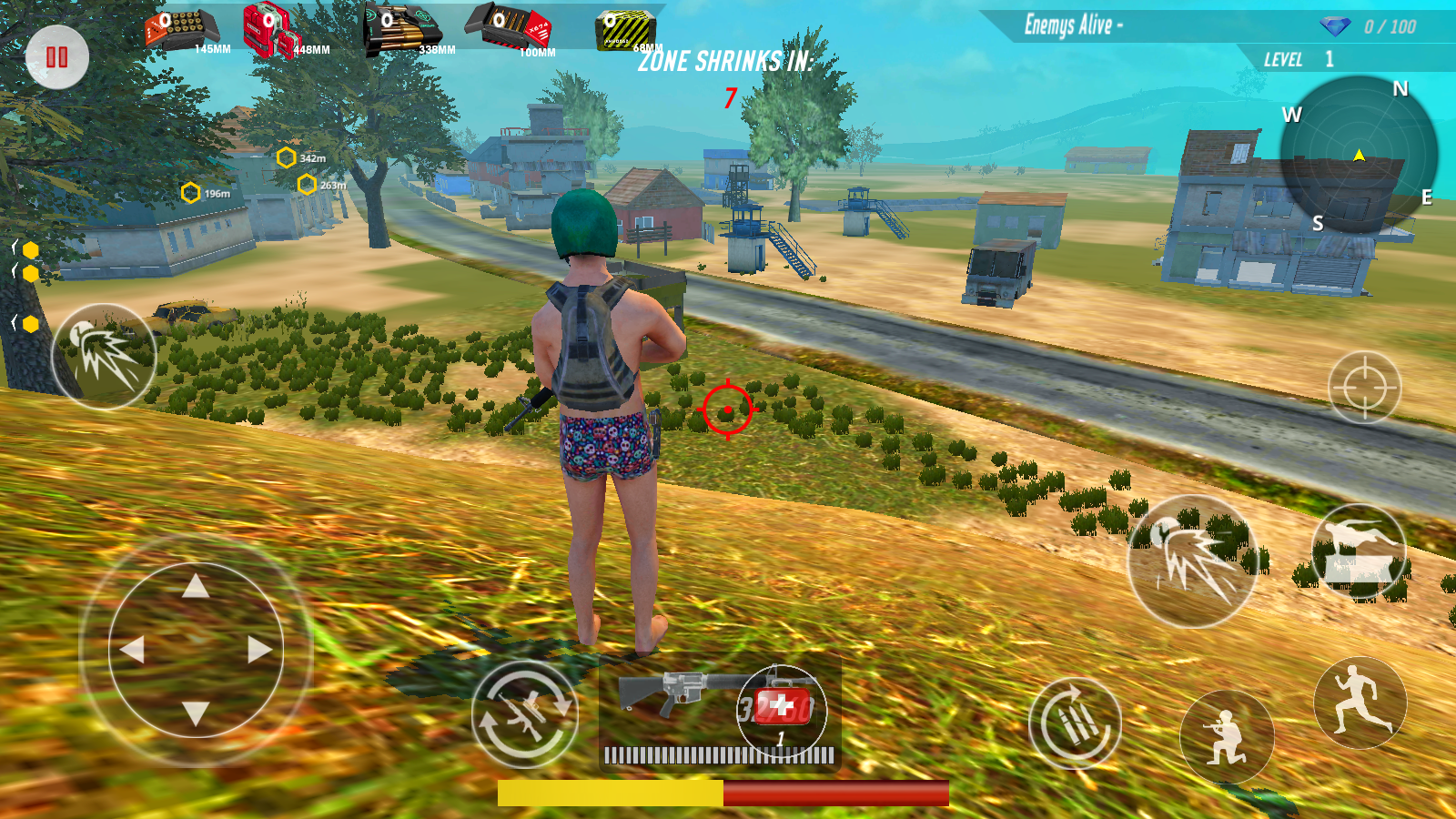Tap the left arrow on the movement pad
The width and height of the screenshot is (1456, 819).
[x=133, y=650]
